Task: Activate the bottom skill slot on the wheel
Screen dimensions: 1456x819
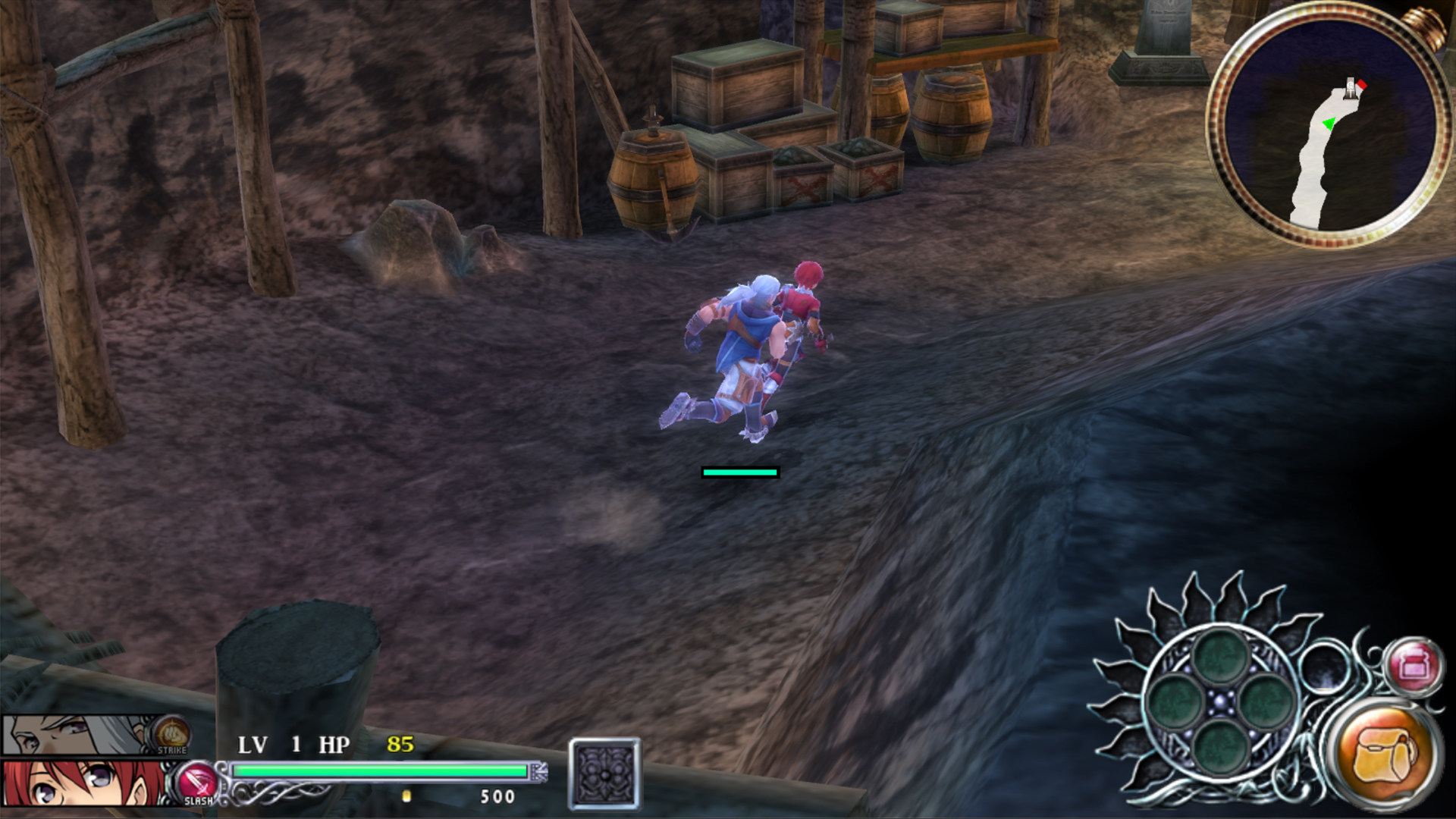Action: pos(1219,747)
